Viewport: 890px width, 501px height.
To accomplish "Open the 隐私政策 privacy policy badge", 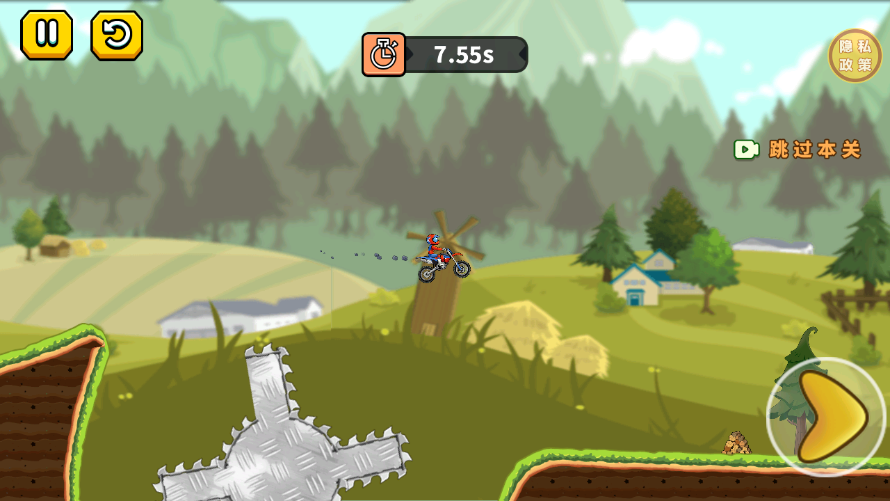I will (855, 55).
